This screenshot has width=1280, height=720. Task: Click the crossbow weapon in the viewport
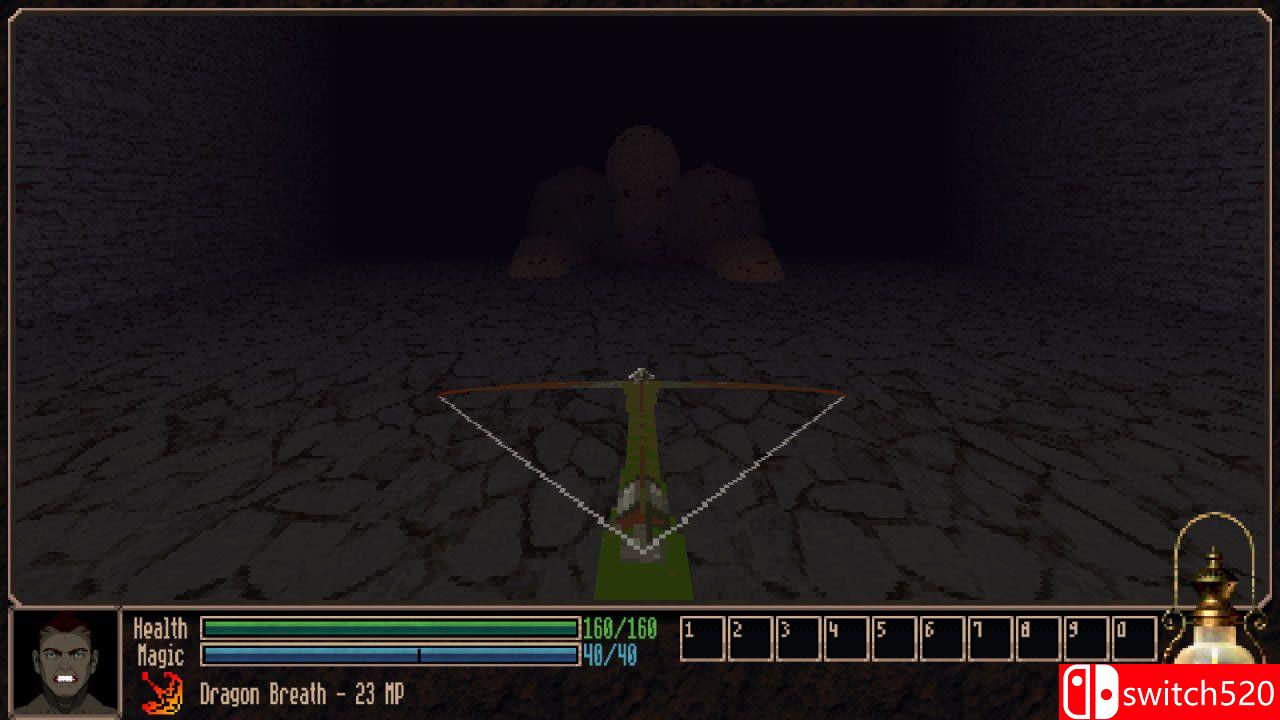640,460
